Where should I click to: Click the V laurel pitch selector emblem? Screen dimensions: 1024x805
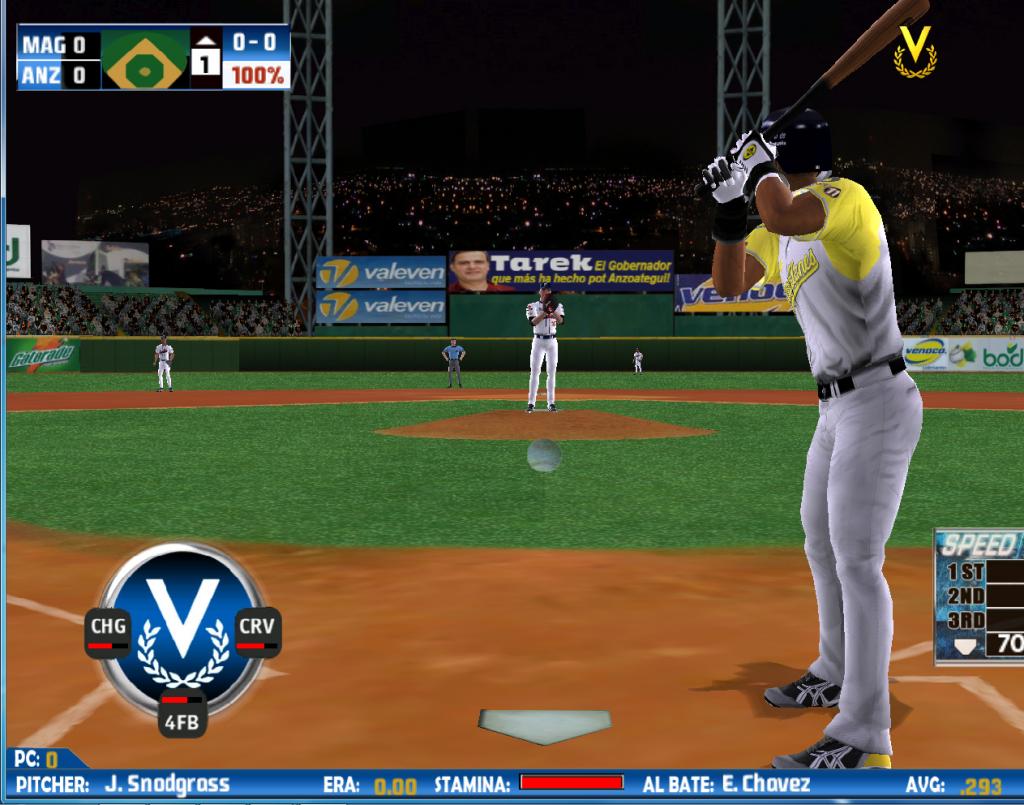click(183, 622)
